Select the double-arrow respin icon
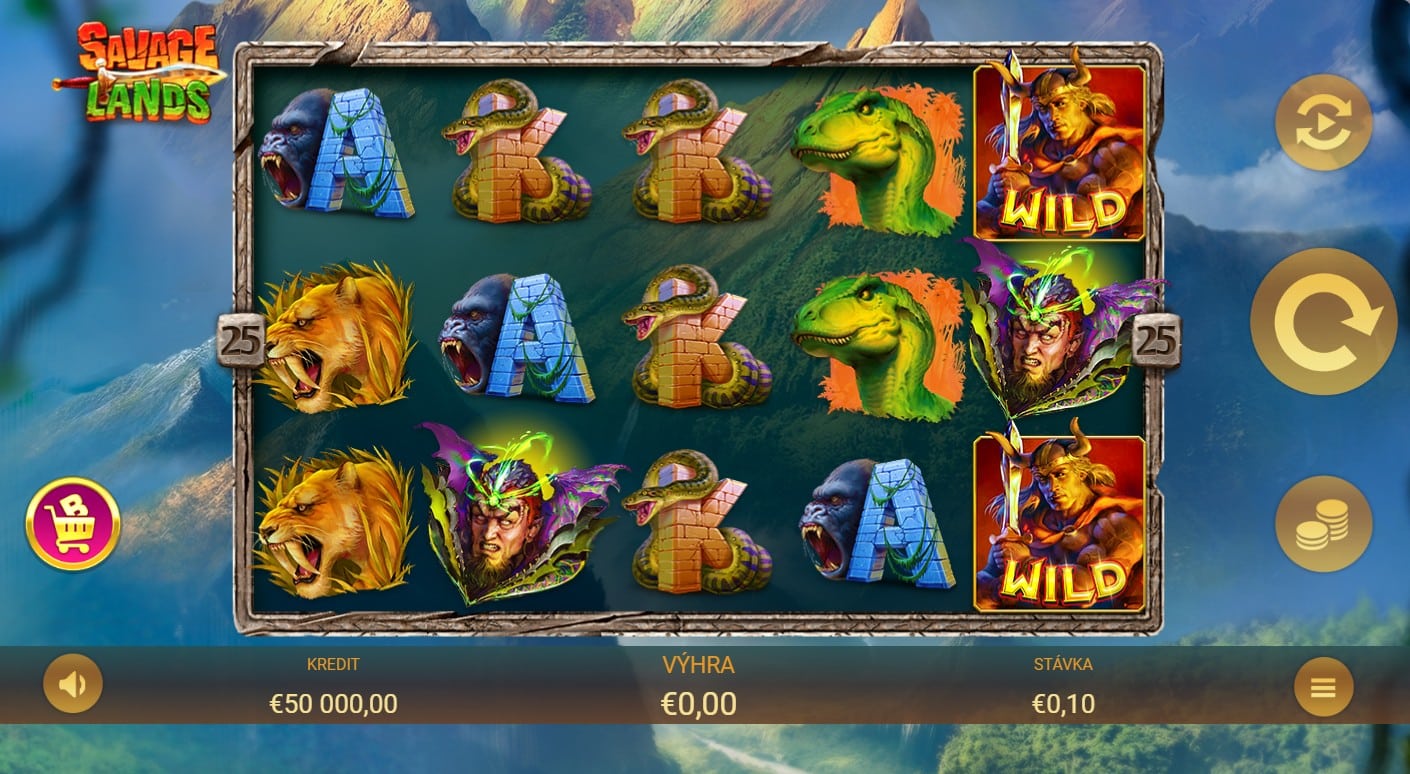Image resolution: width=1410 pixels, height=774 pixels. 1322,123
